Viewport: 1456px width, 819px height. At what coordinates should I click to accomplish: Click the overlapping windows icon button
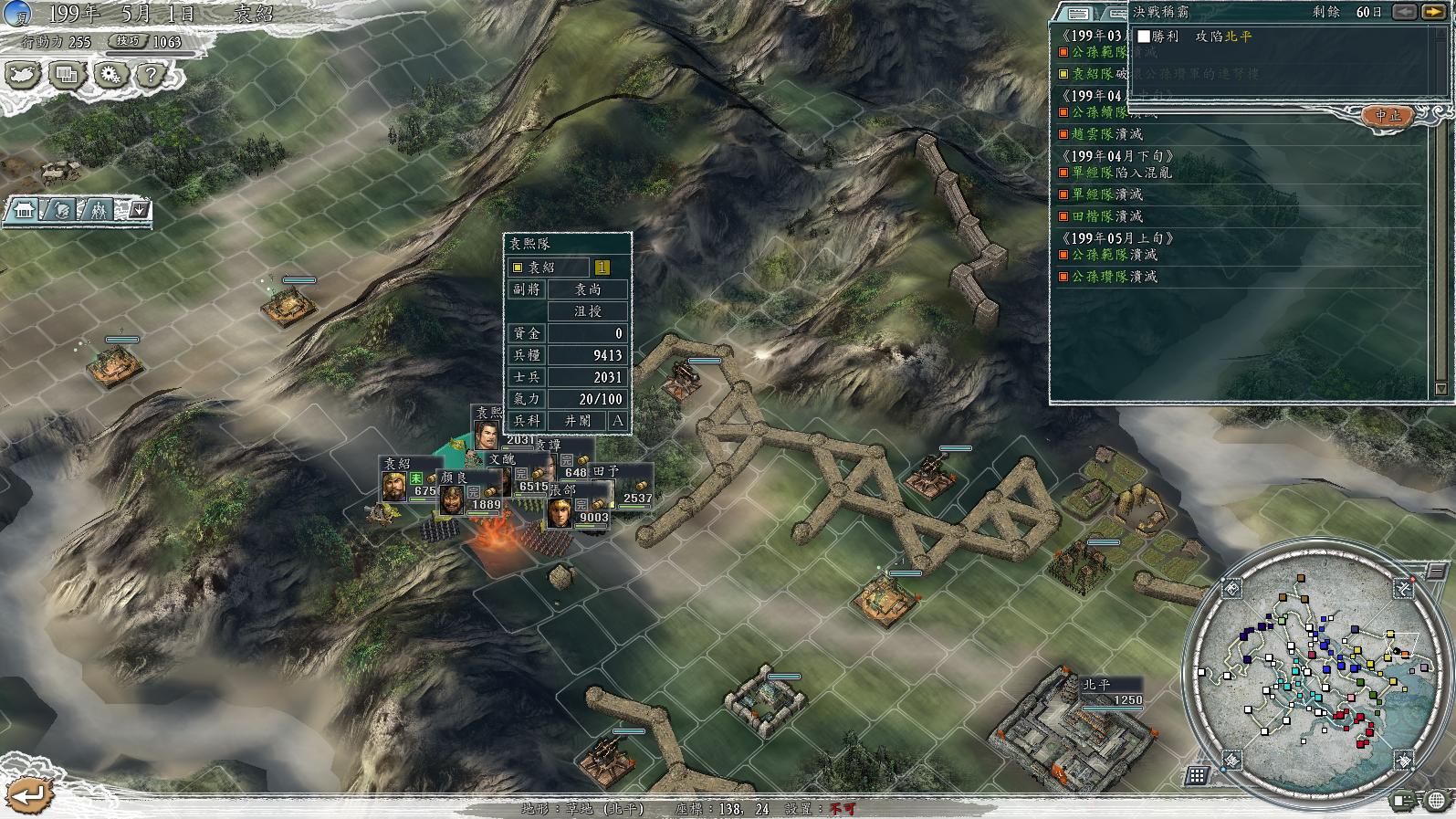tap(66, 74)
